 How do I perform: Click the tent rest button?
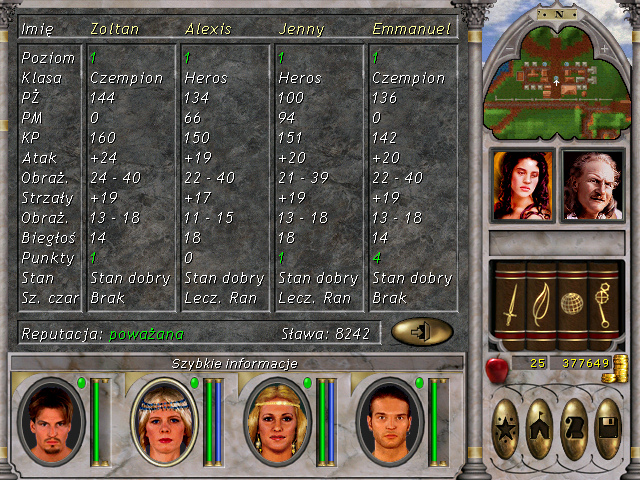click(541, 428)
